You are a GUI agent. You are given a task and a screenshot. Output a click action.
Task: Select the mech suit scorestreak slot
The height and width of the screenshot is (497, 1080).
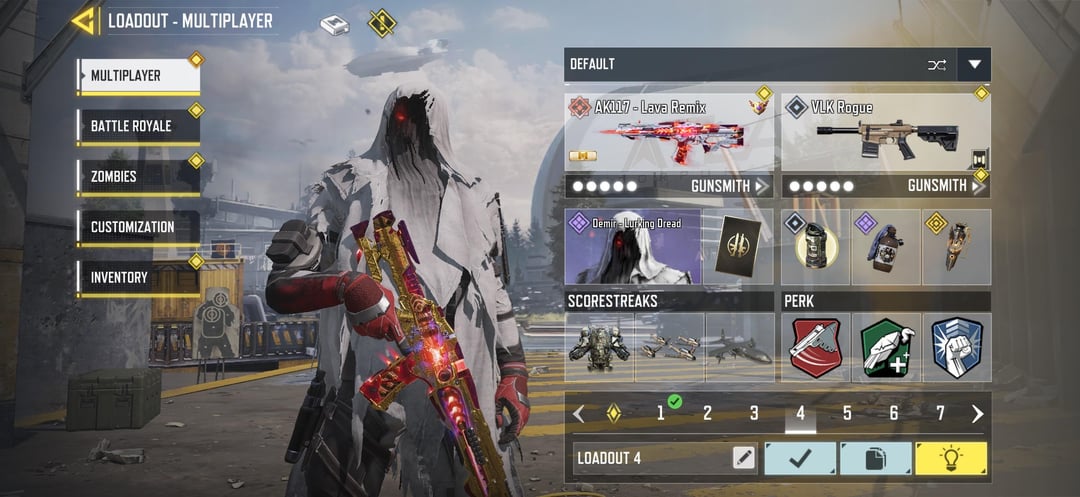599,347
